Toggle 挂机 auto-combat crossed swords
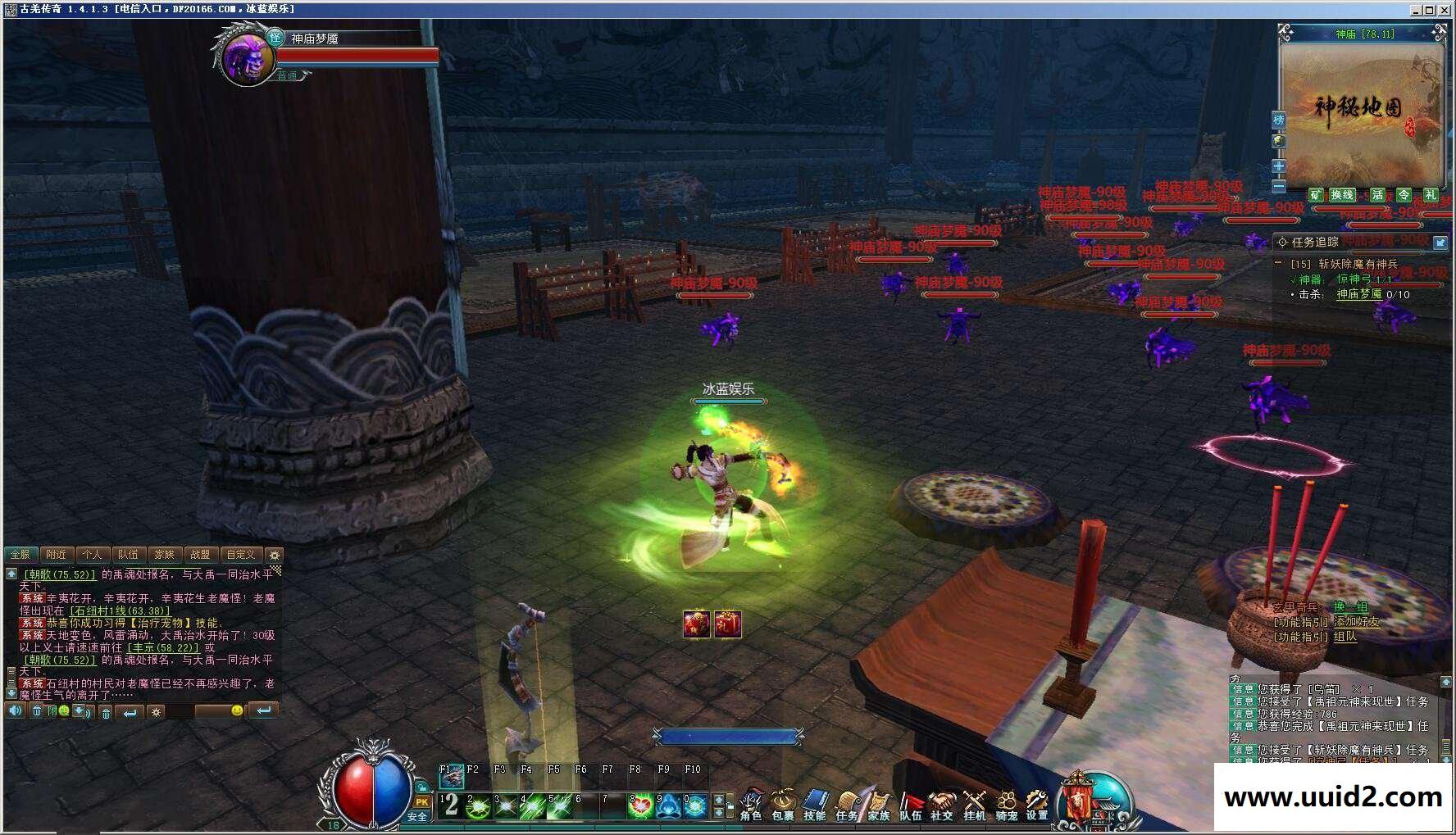 (974, 805)
